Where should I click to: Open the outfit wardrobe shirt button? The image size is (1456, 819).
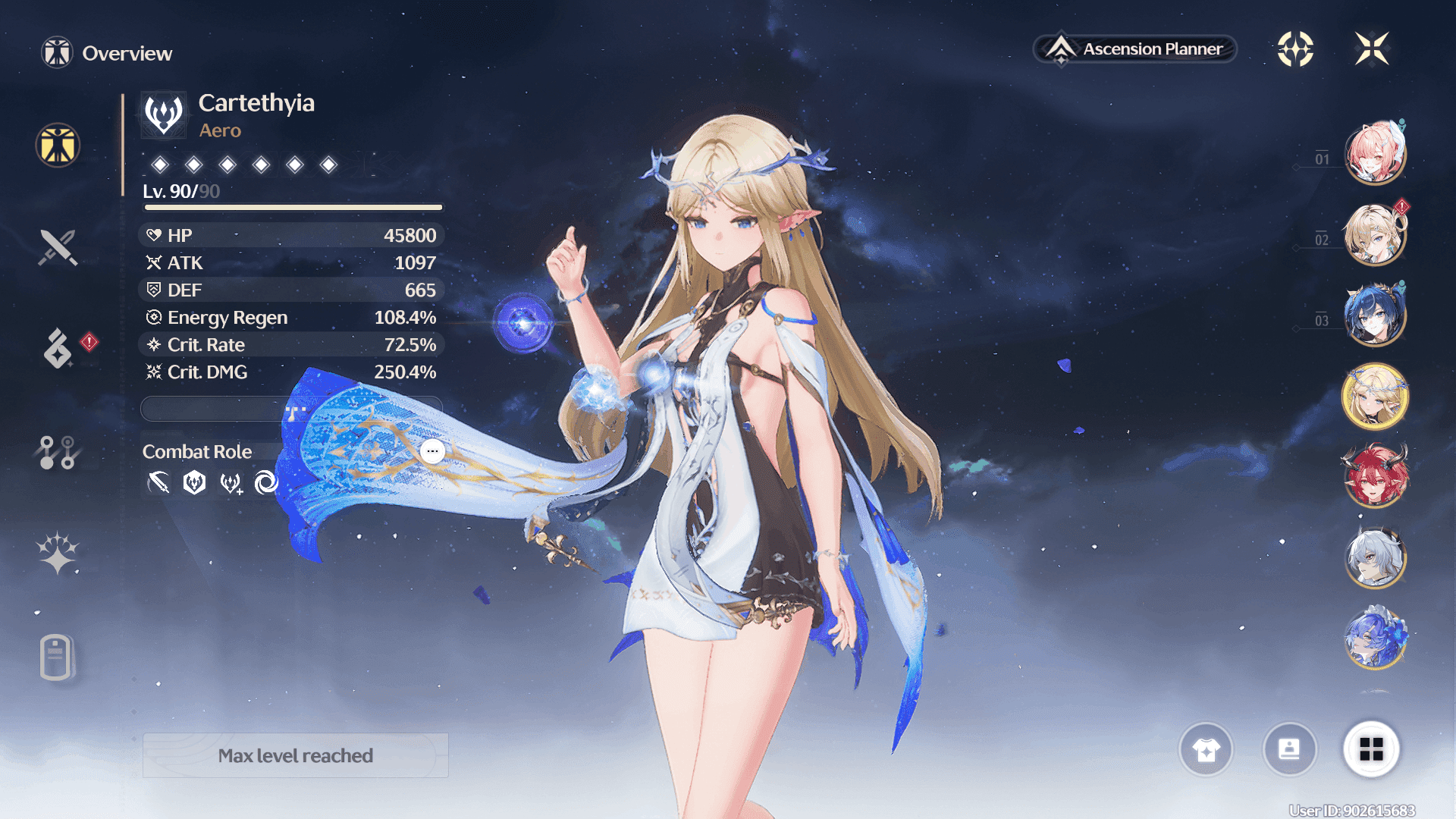pos(1206,750)
